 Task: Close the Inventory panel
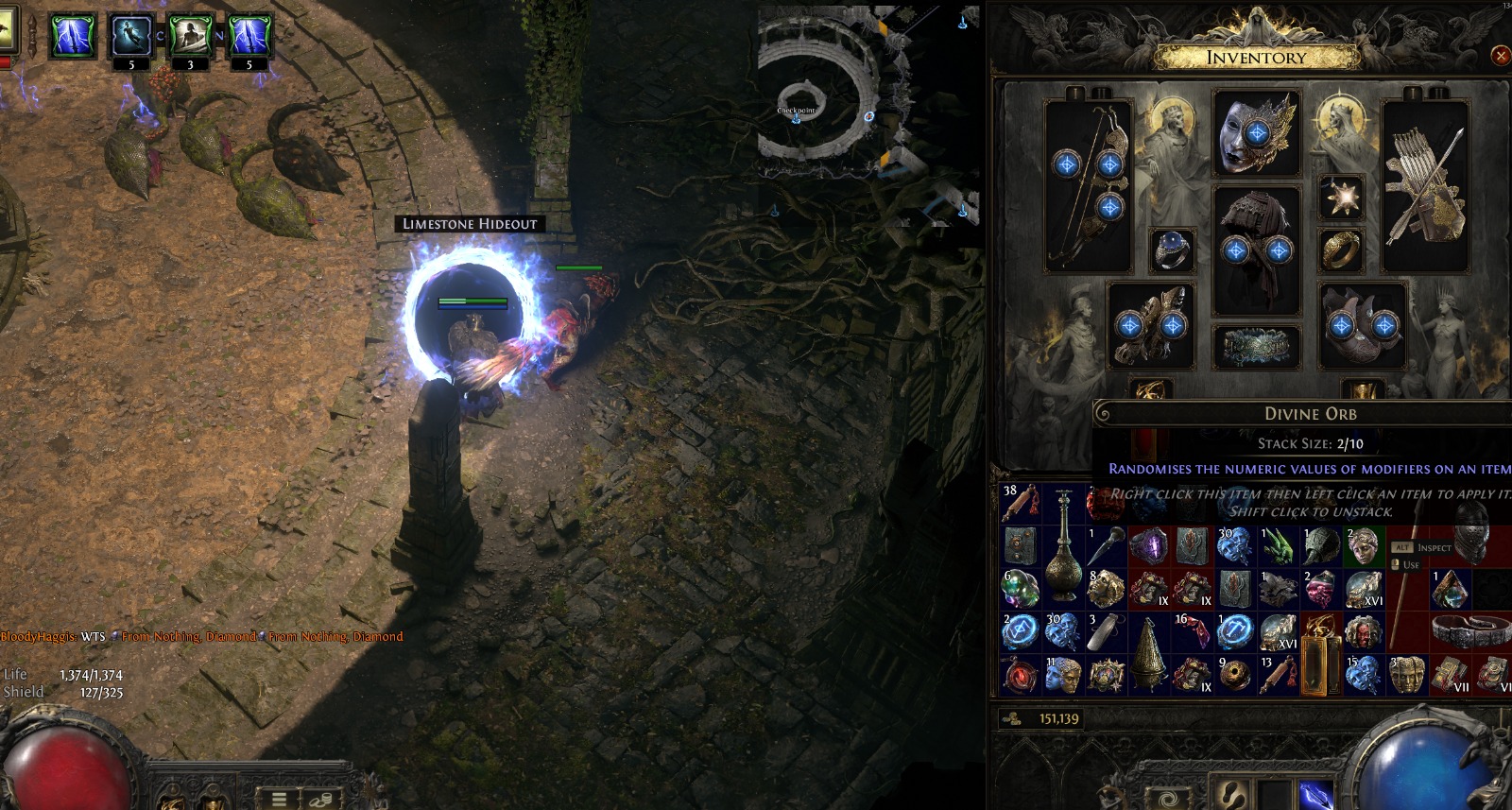(x=1500, y=56)
